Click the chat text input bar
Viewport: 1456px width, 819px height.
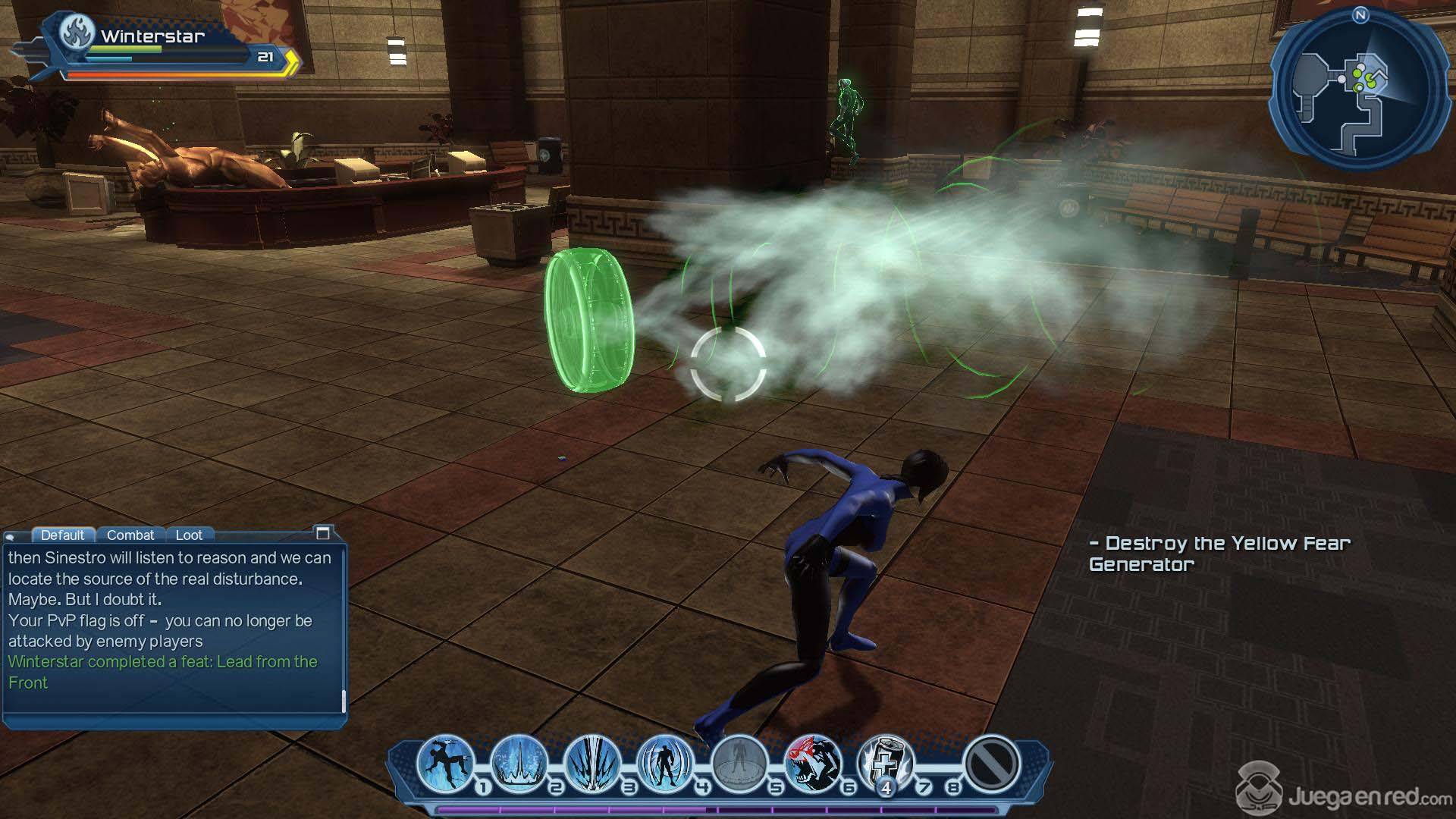pos(173,720)
